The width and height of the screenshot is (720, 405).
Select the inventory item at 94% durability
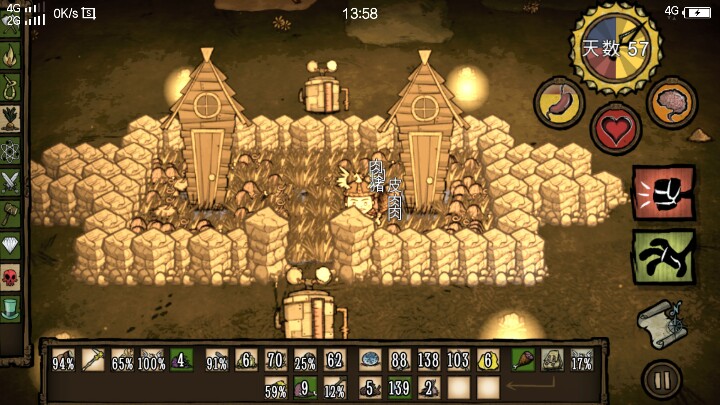coord(63,361)
